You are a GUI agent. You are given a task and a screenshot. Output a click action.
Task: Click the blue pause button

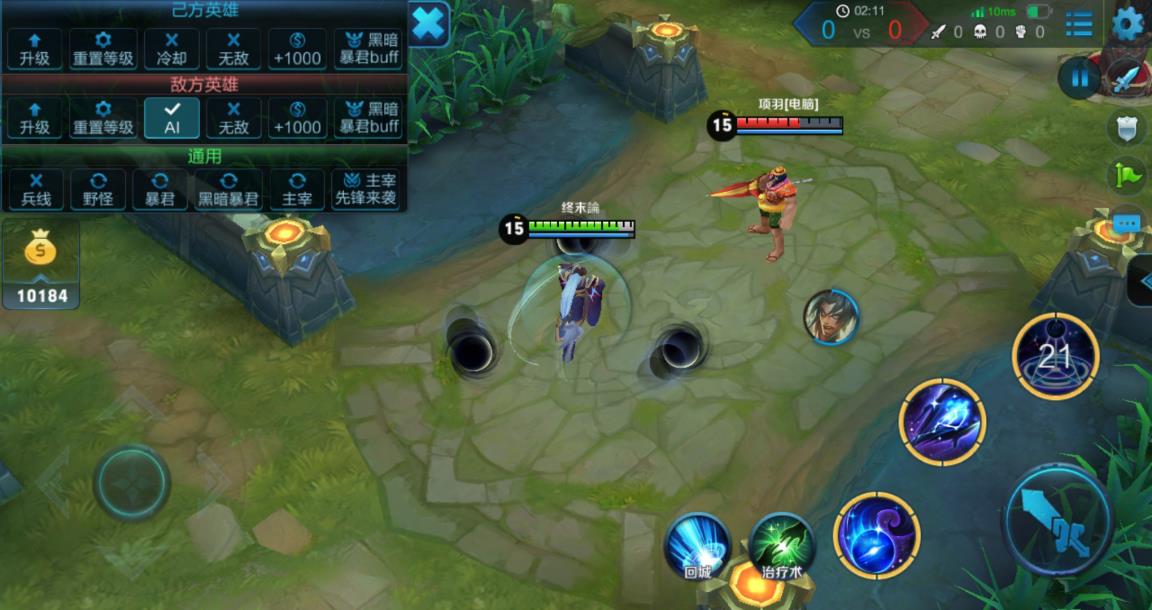(x=1079, y=78)
